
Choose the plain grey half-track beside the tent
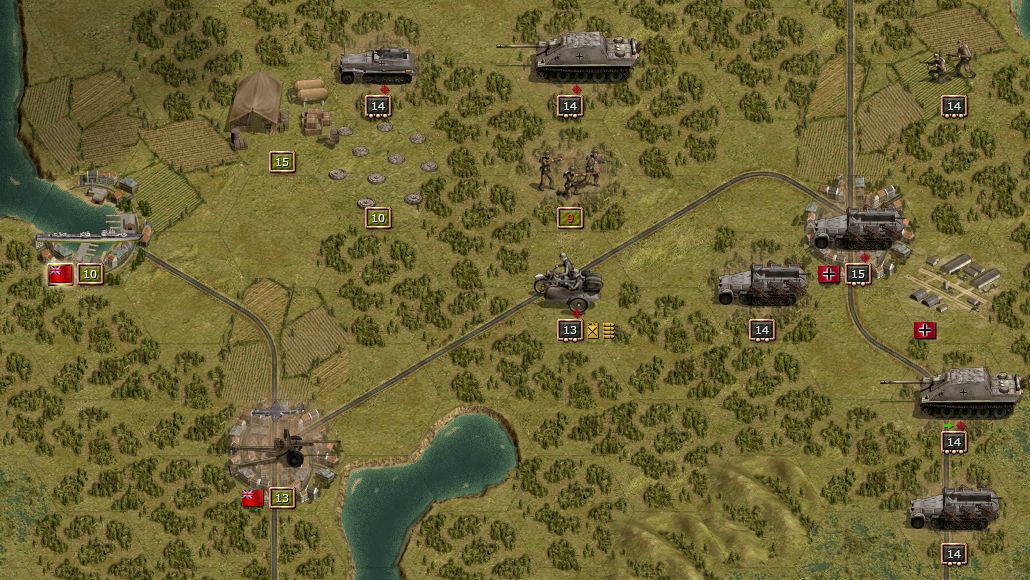376,65
